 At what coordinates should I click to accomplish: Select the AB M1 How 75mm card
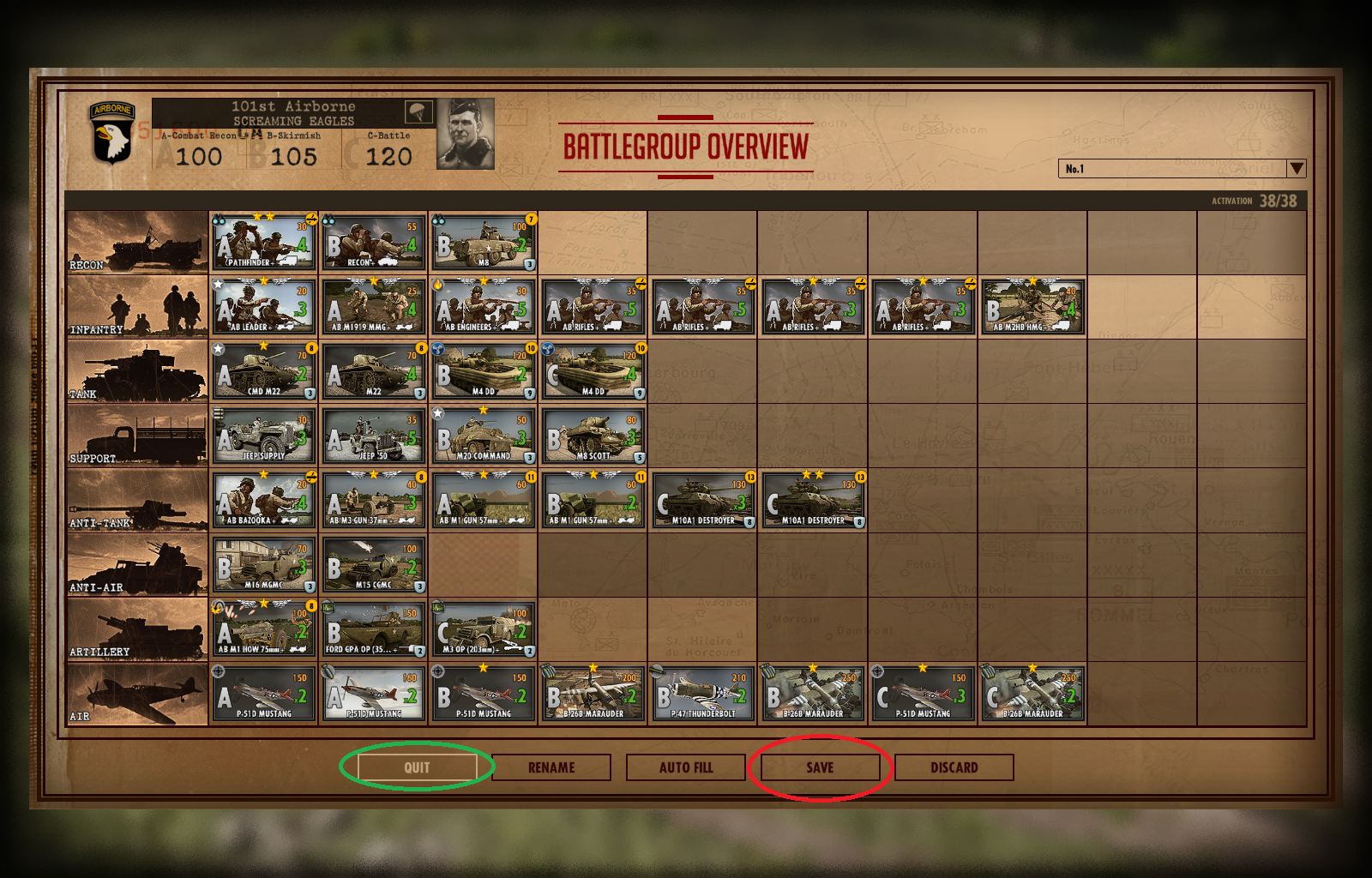click(264, 629)
